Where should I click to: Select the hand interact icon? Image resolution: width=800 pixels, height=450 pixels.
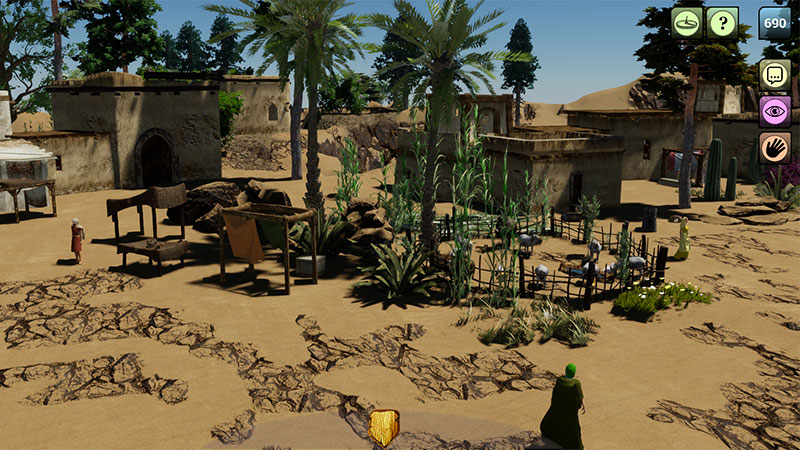pyautogui.click(x=775, y=147)
